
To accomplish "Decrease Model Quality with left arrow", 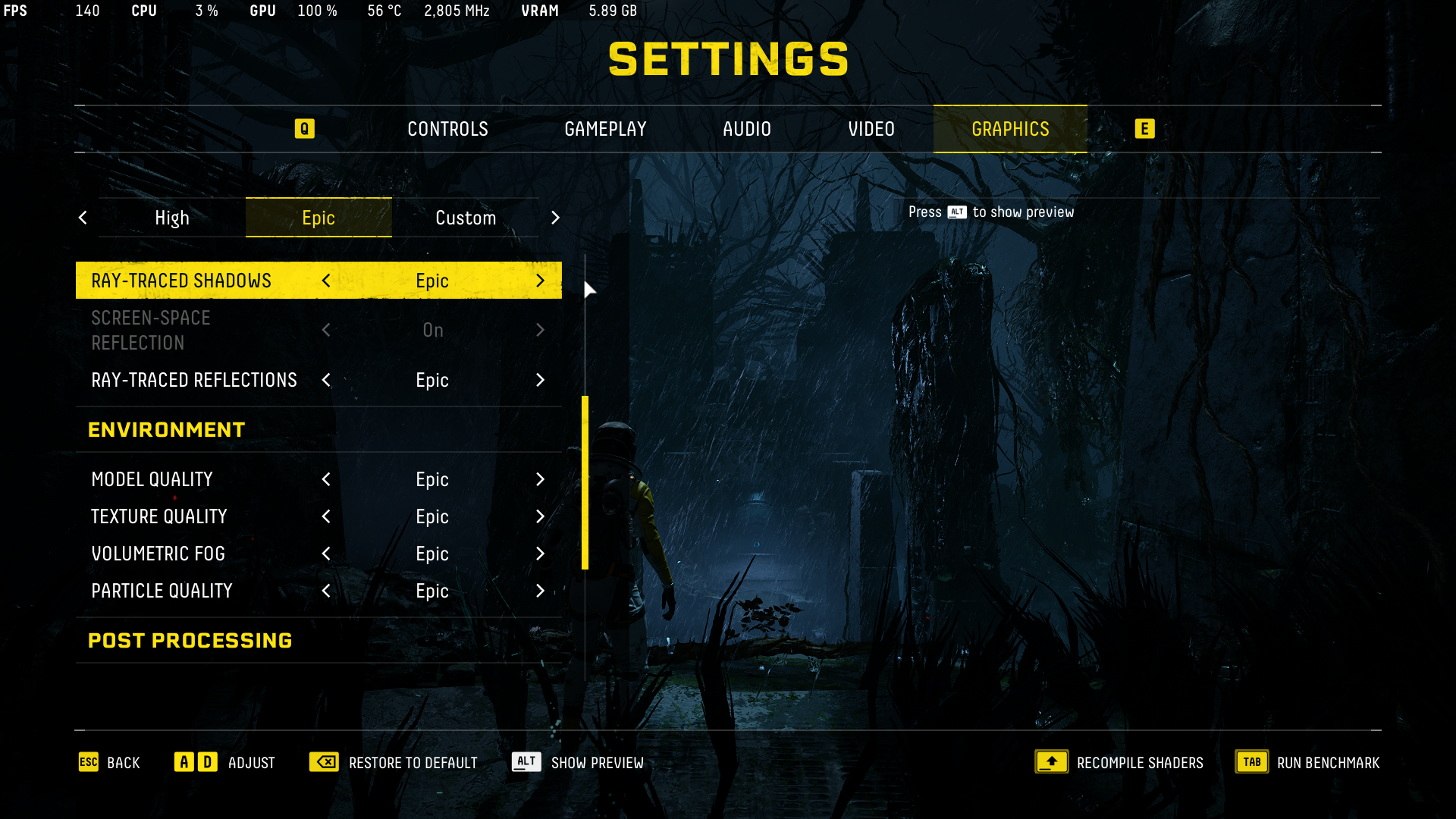I will click(x=326, y=479).
